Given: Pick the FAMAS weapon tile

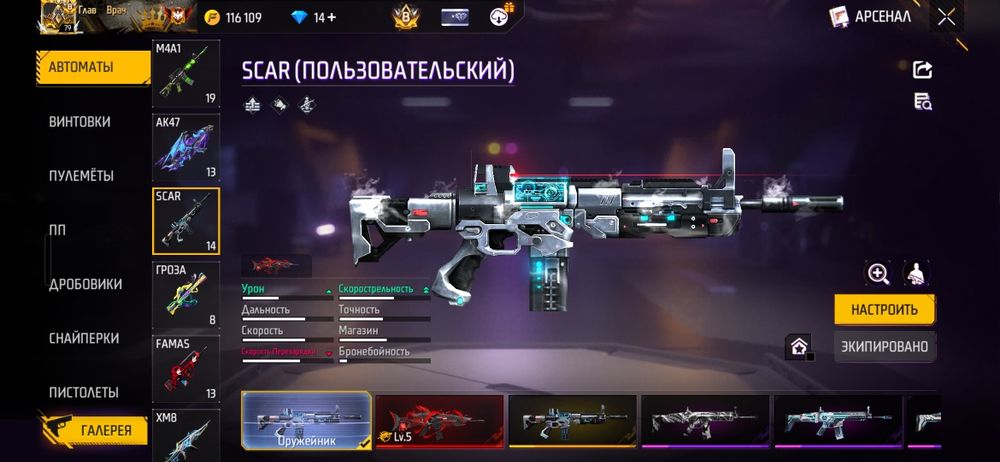Looking at the screenshot, I should tap(185, 368).
